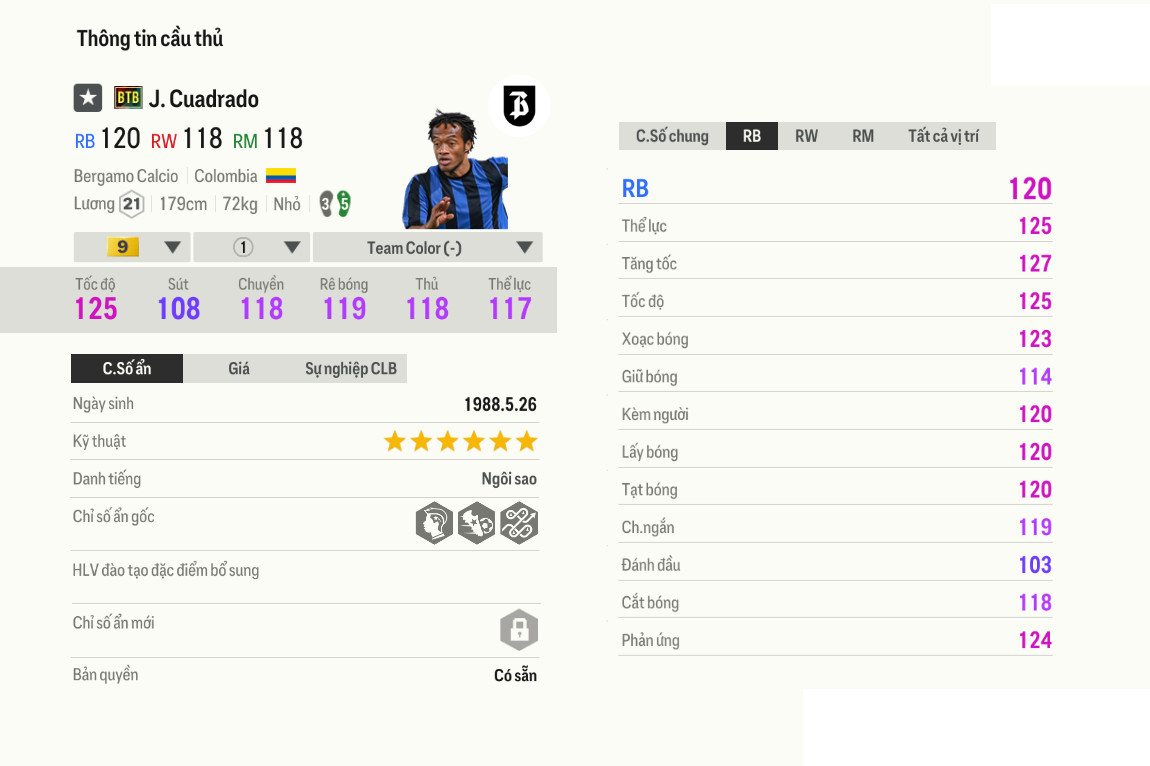The width and height of the screenshot is (1150, 766).
Task: Select the RB position tab
Action: pyautogui.click(x=751, y=136)
